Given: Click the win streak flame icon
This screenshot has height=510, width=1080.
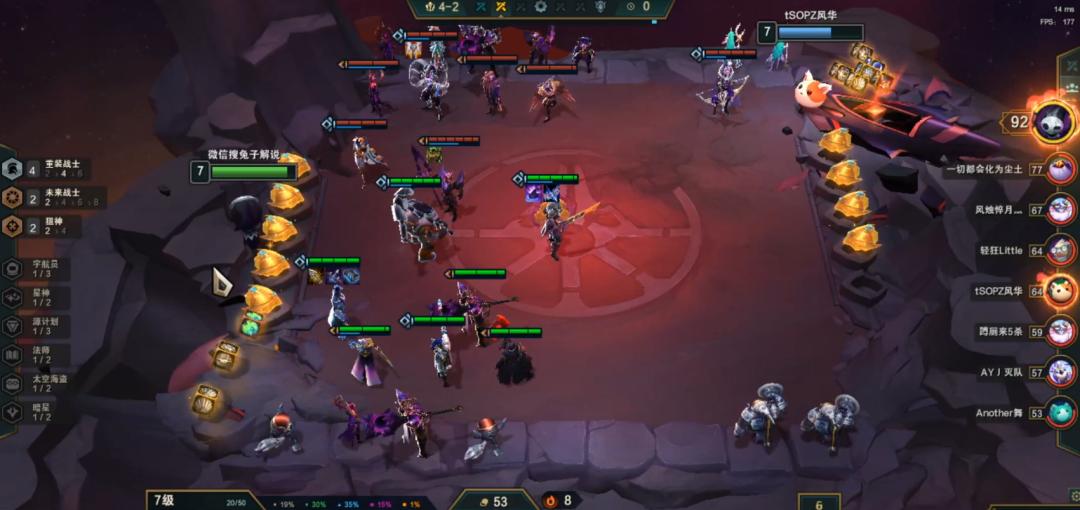Looking at the screenshot, I should 549,500.
